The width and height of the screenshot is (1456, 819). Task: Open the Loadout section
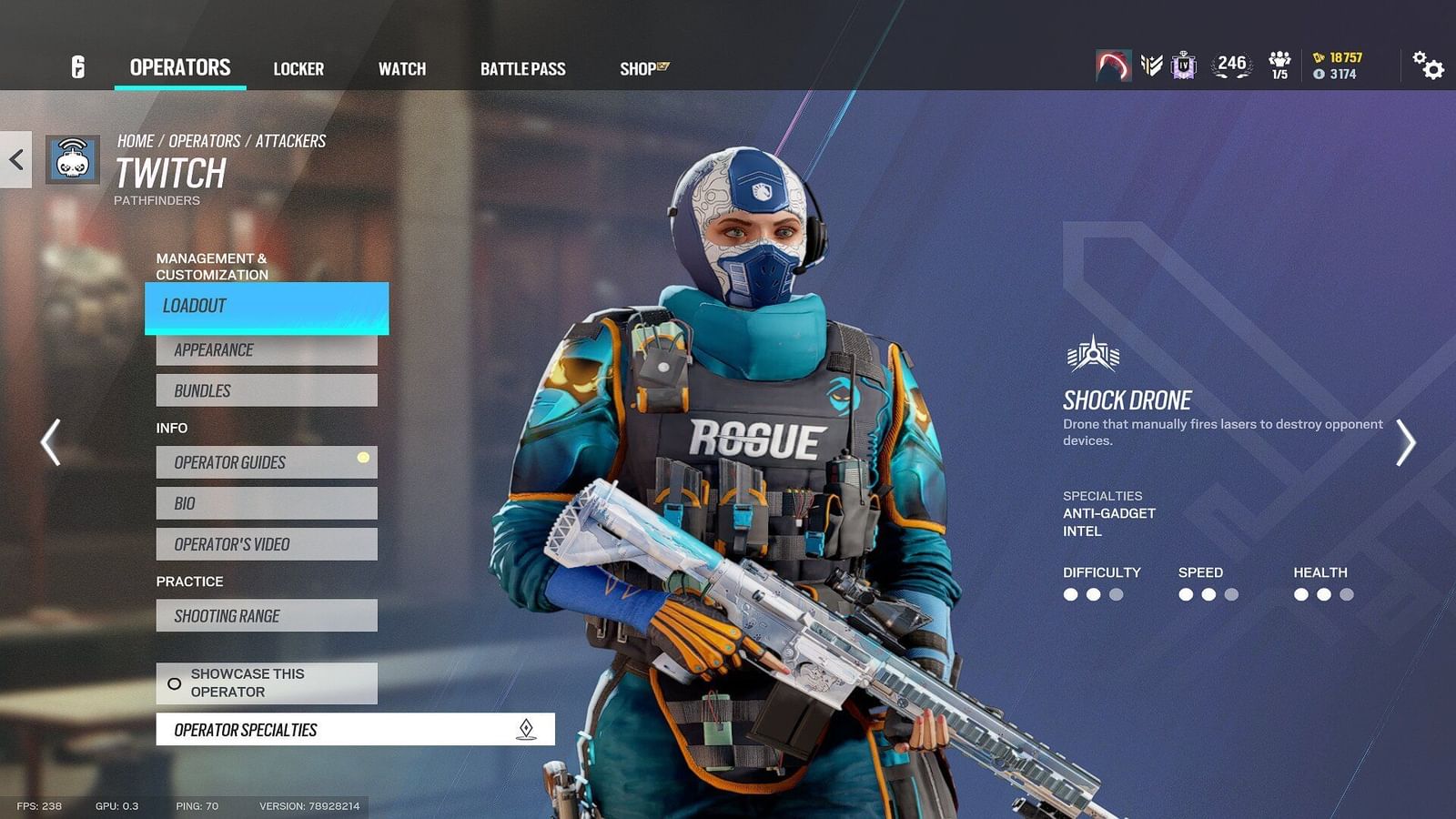(x=266, y=307)
